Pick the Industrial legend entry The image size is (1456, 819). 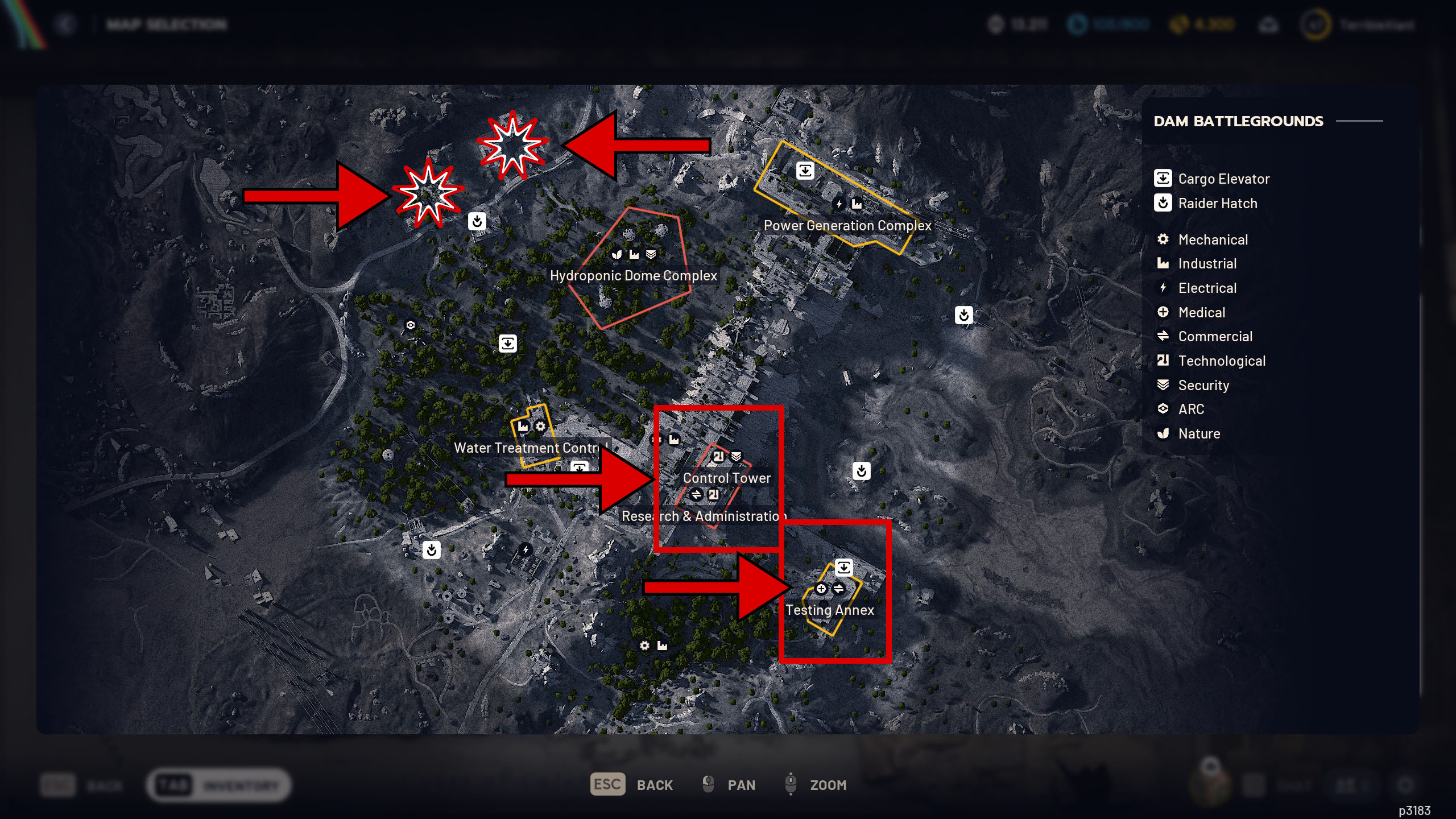tap(1207, 263)
